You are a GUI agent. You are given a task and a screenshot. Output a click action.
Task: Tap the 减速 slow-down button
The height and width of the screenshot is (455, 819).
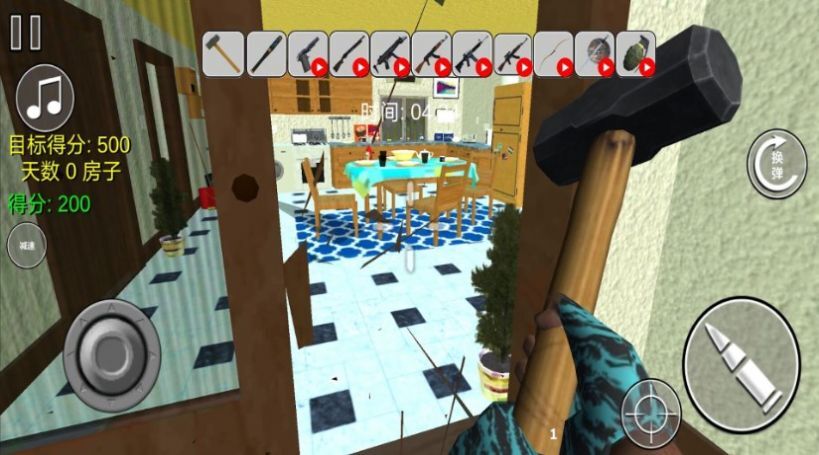(x=26, y=247)
